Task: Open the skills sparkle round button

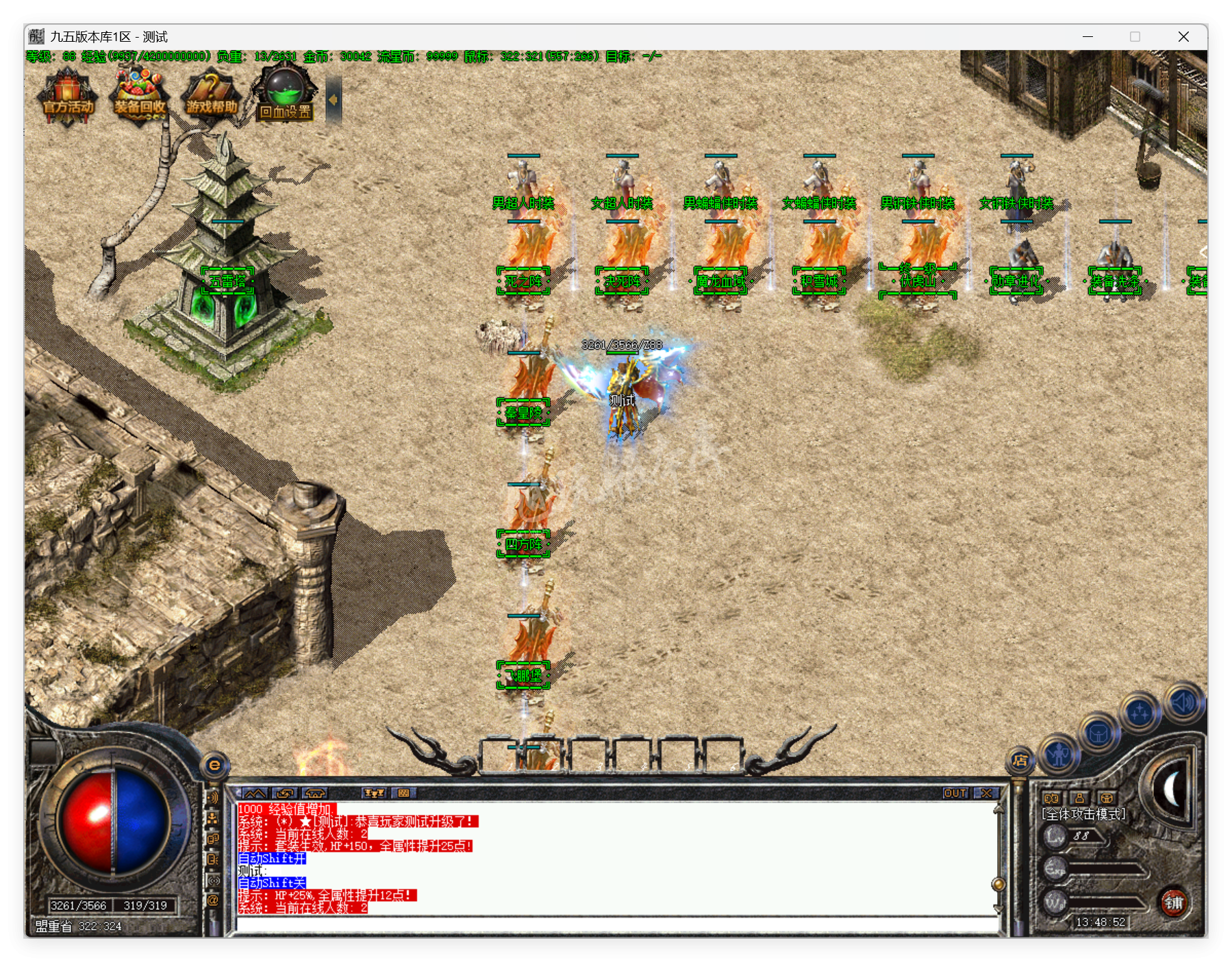Action: point(1140,713)
